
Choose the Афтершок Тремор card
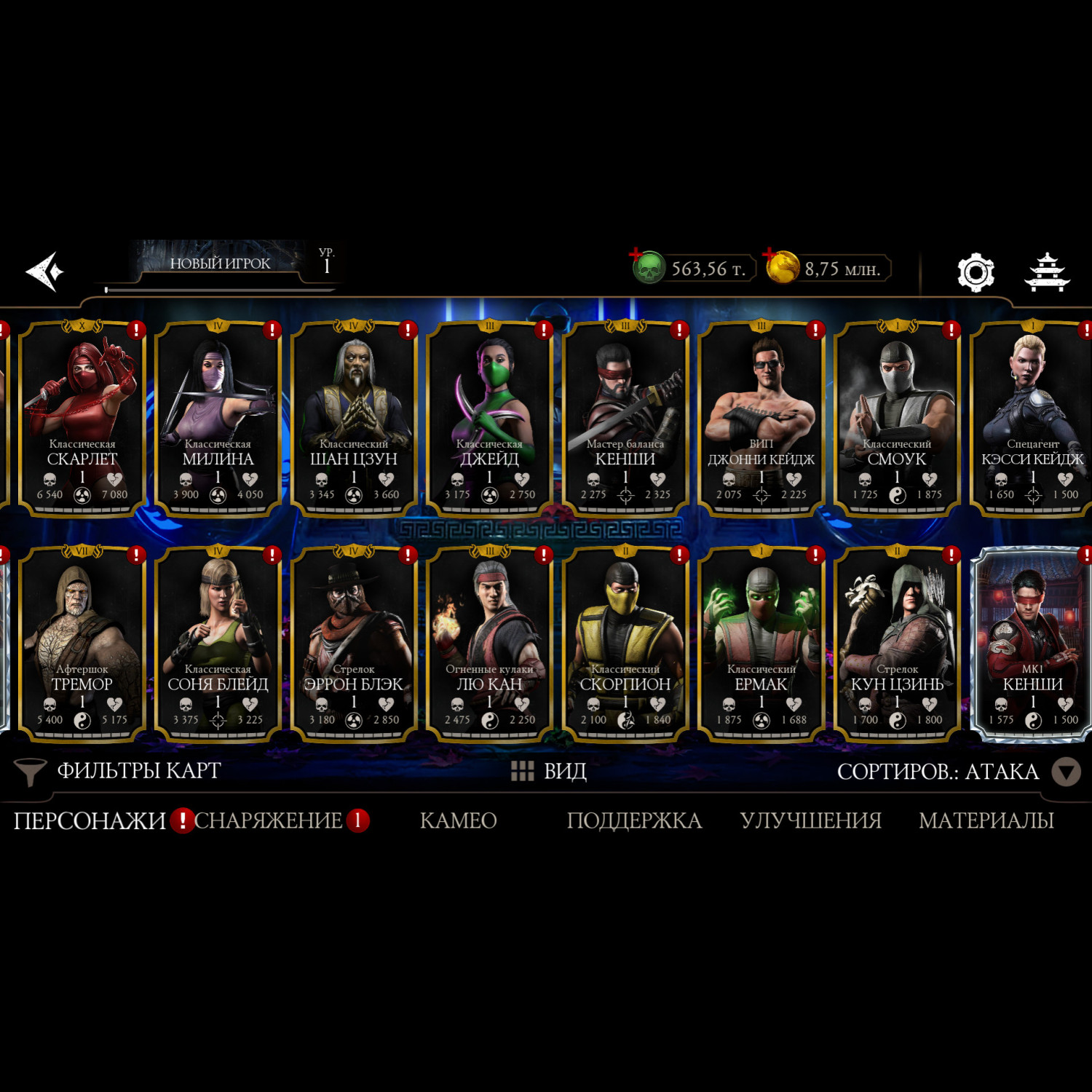(82, 644)
